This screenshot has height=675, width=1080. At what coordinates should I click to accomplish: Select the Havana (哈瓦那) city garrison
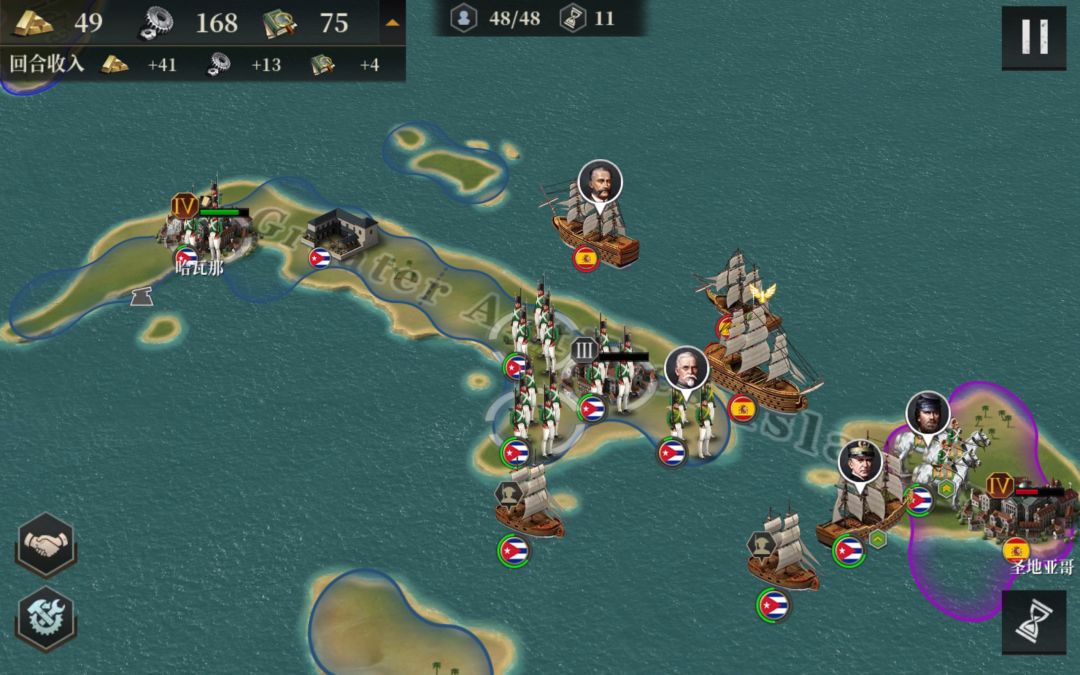[205, 226]
